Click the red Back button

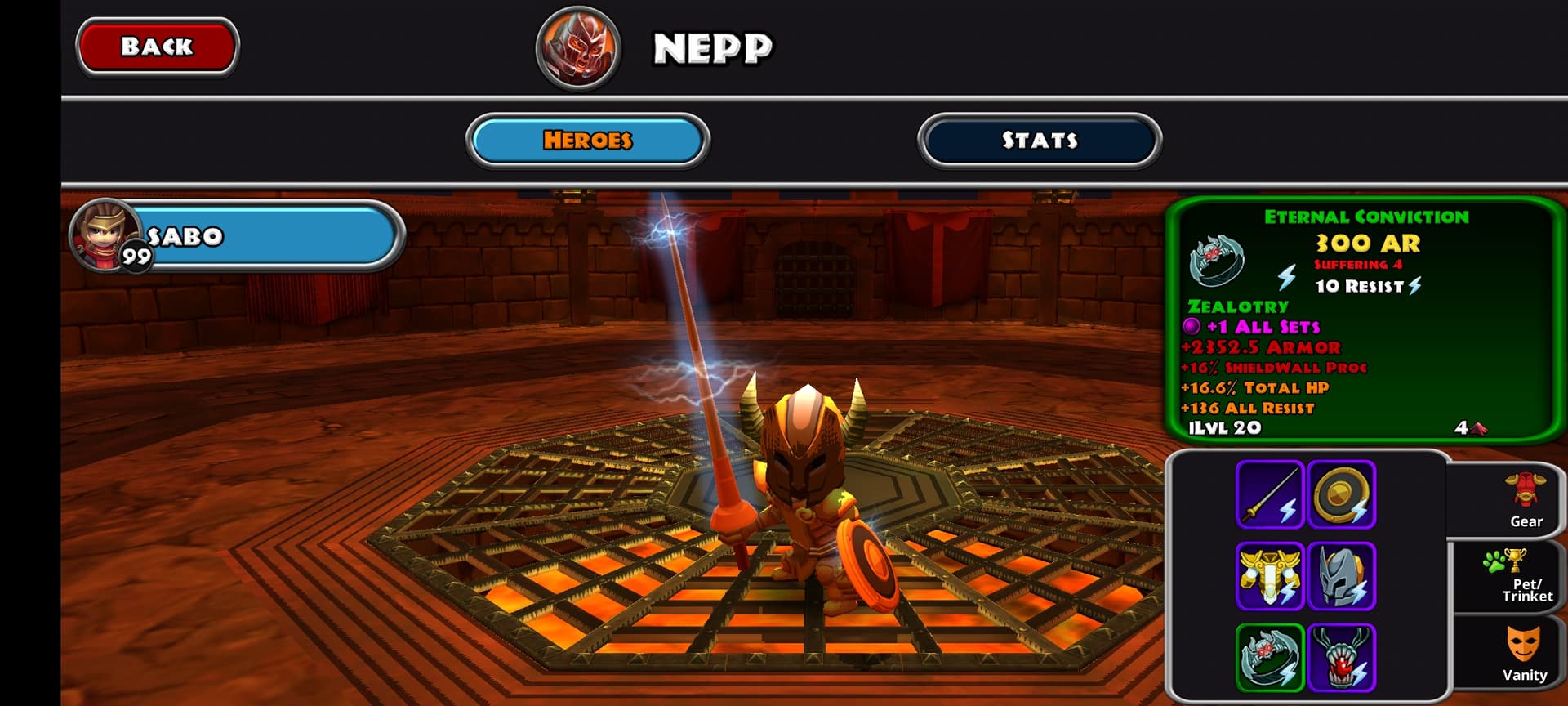tap(157, 47)
